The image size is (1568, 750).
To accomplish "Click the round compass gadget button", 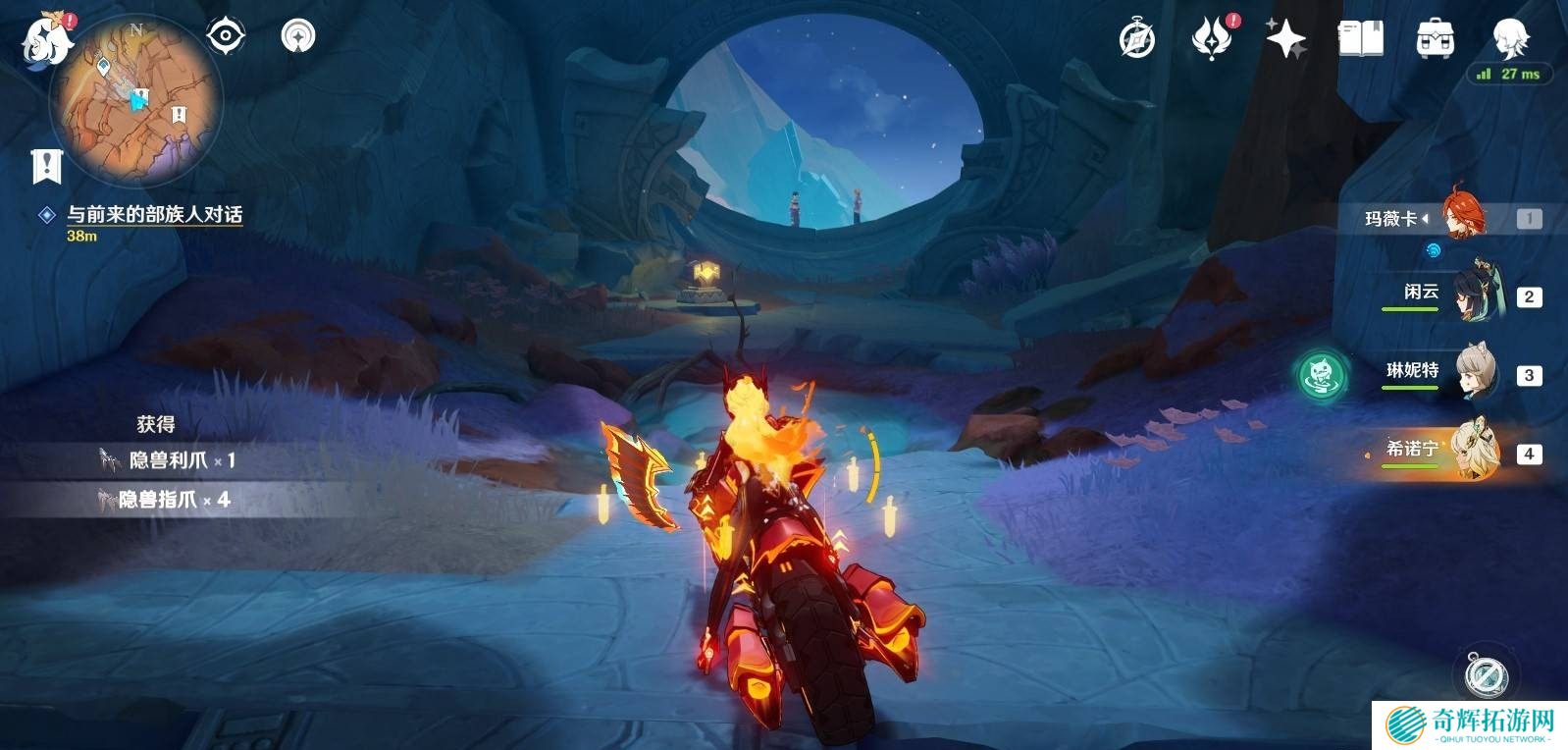I will click(1486, 675).
